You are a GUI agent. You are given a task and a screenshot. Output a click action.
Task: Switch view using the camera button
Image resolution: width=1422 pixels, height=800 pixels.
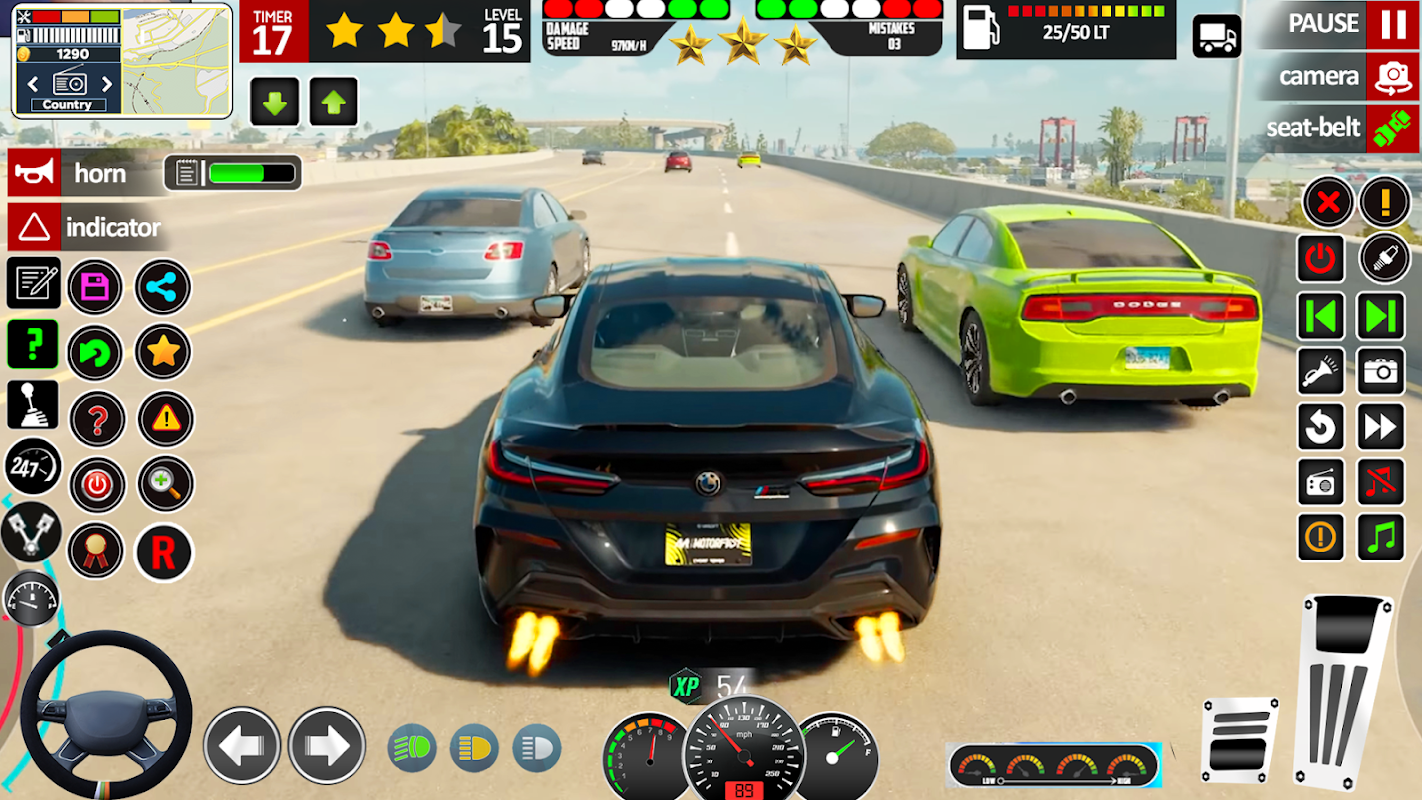tap(1393, 76)
